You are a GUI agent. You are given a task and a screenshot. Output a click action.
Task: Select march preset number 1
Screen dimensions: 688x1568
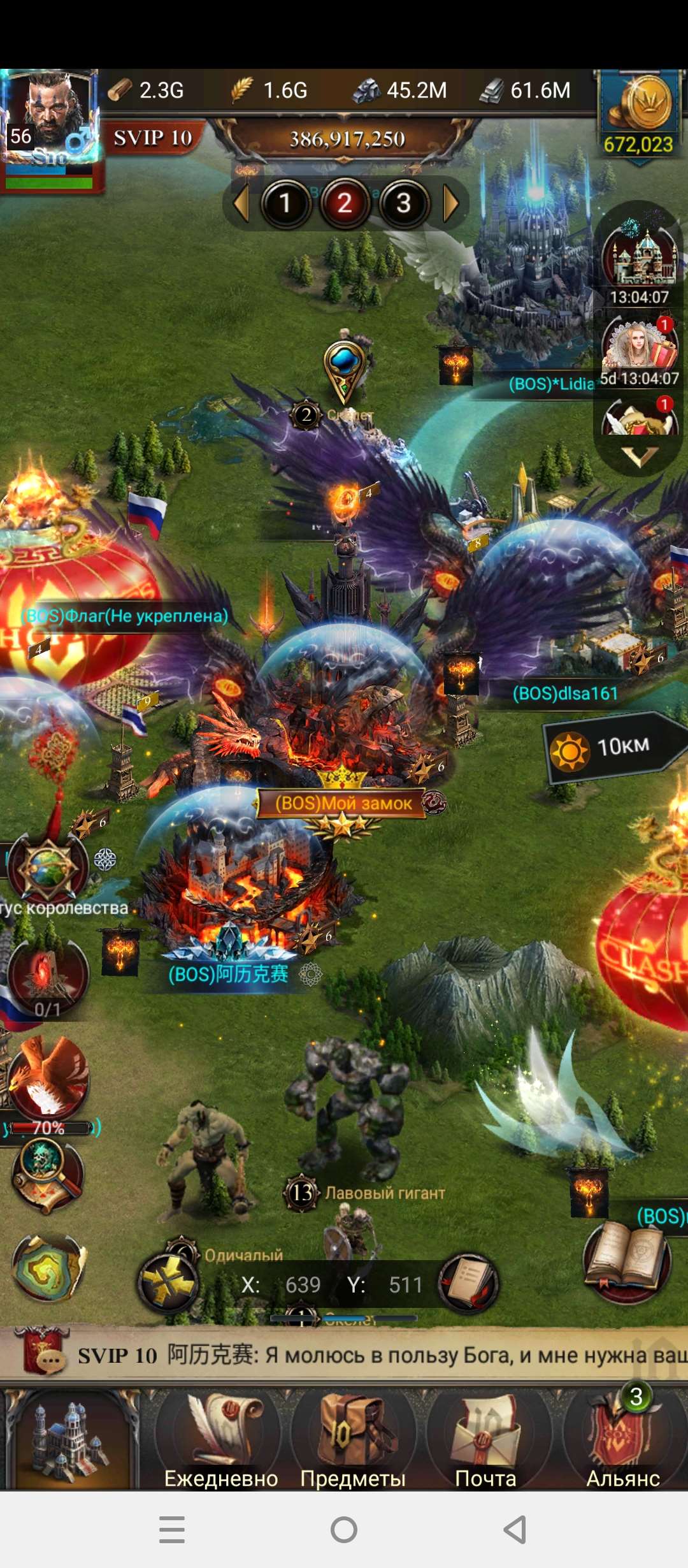(x=285, y=204)
